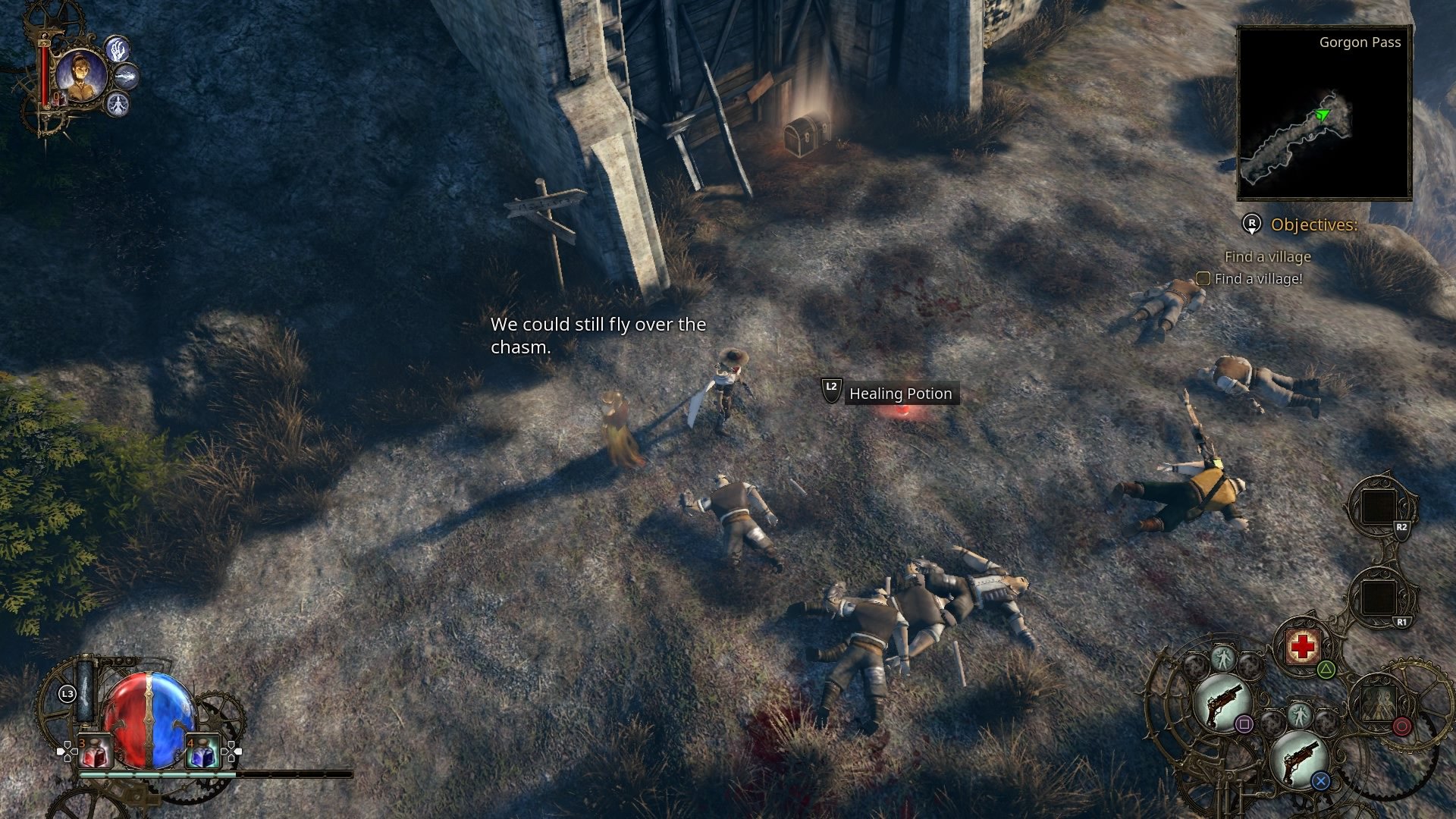Click the Find a village objective text
1456x819 pixels.
(x=1267, y=257)
